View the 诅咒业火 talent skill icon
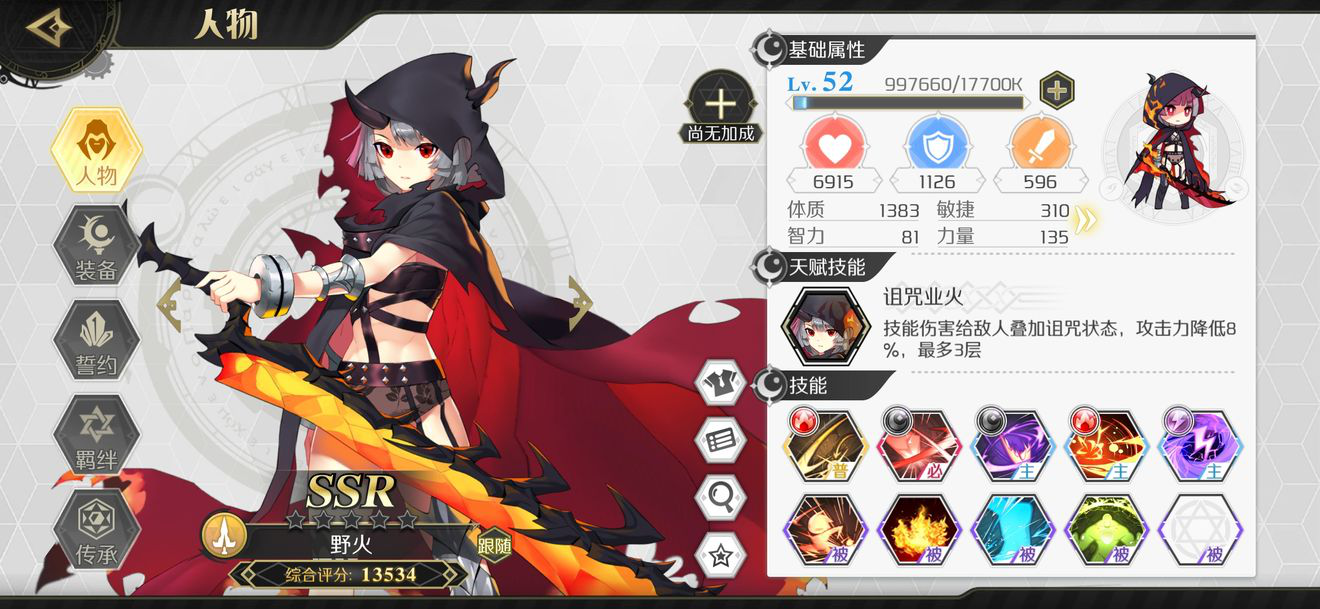The width and height of the screenshot is (1320, 609). pos(823,327)
